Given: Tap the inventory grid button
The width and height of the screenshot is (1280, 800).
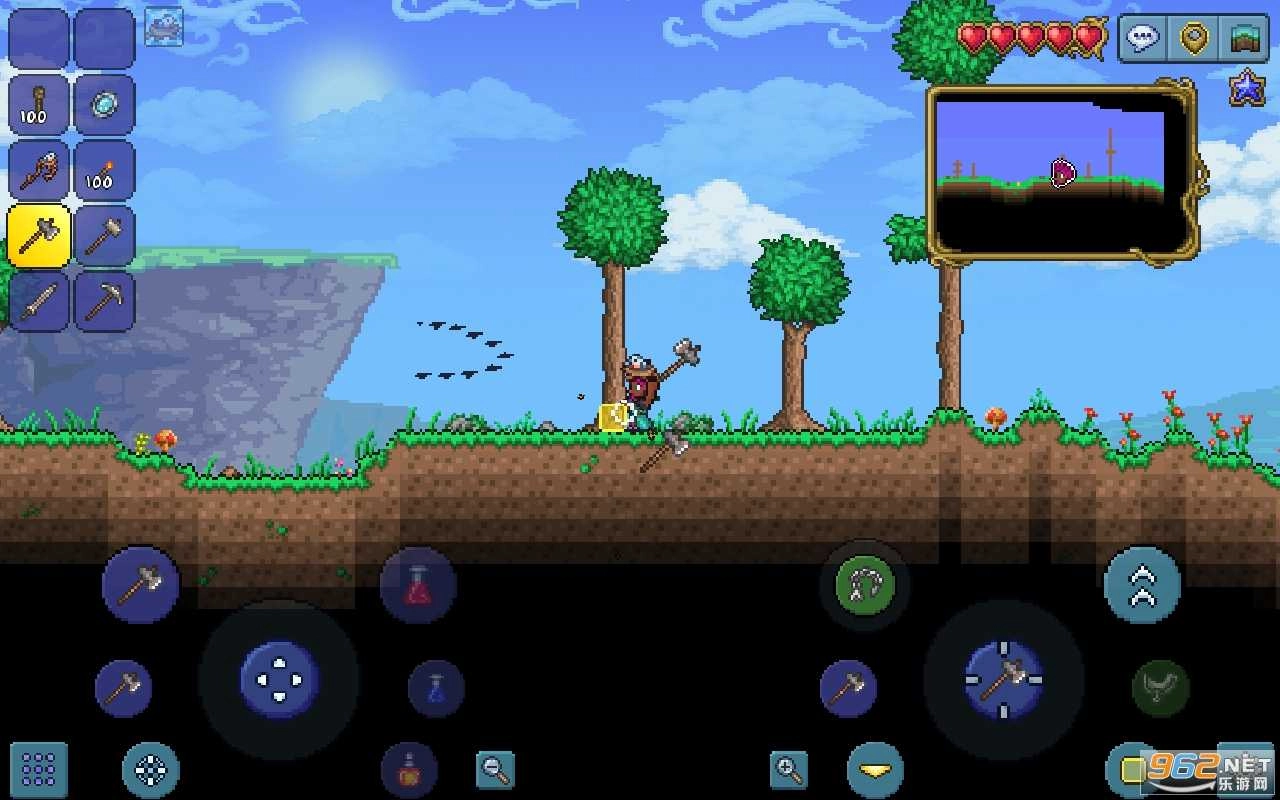Looking at the screenshot, I should [37, 770].
